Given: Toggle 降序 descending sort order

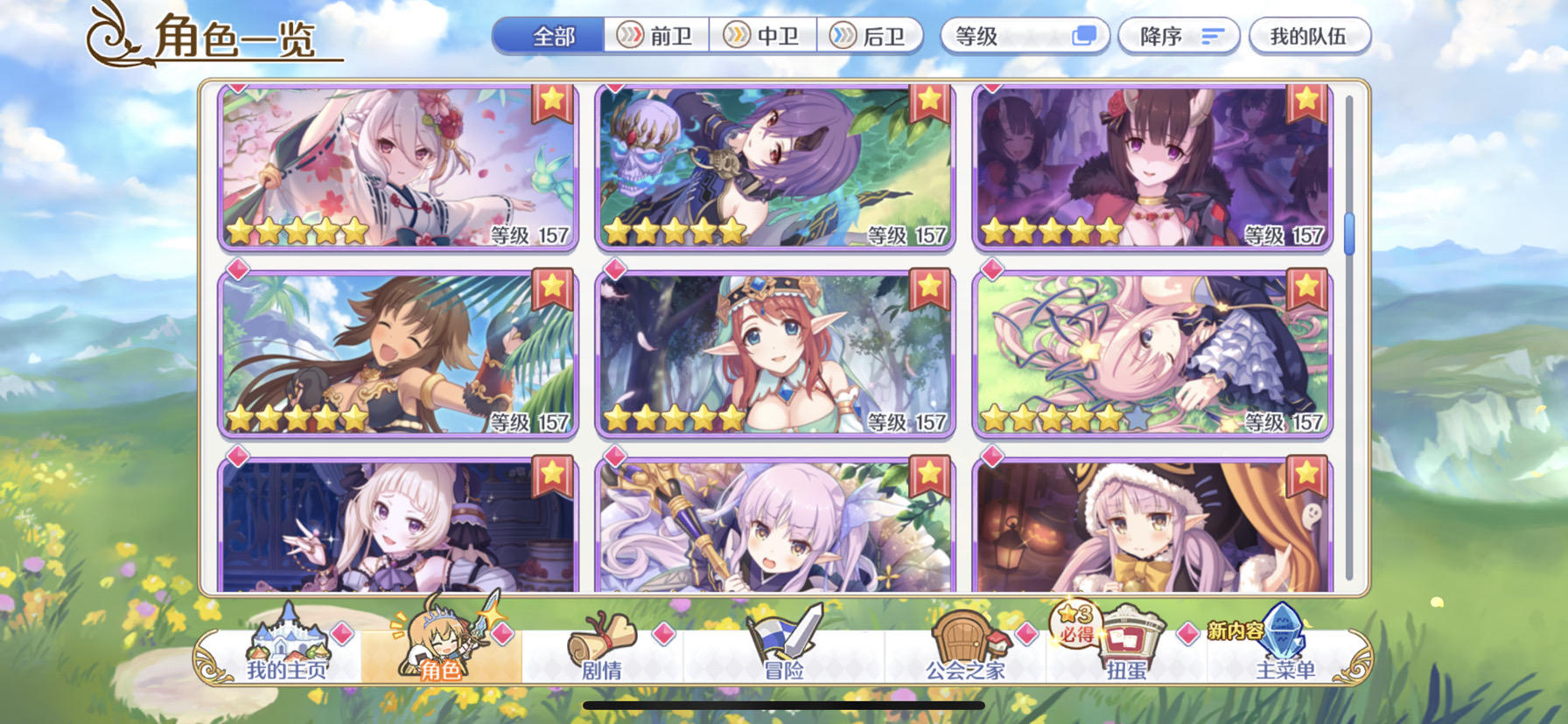Looking at the screenshot, I should [1178, 35].
